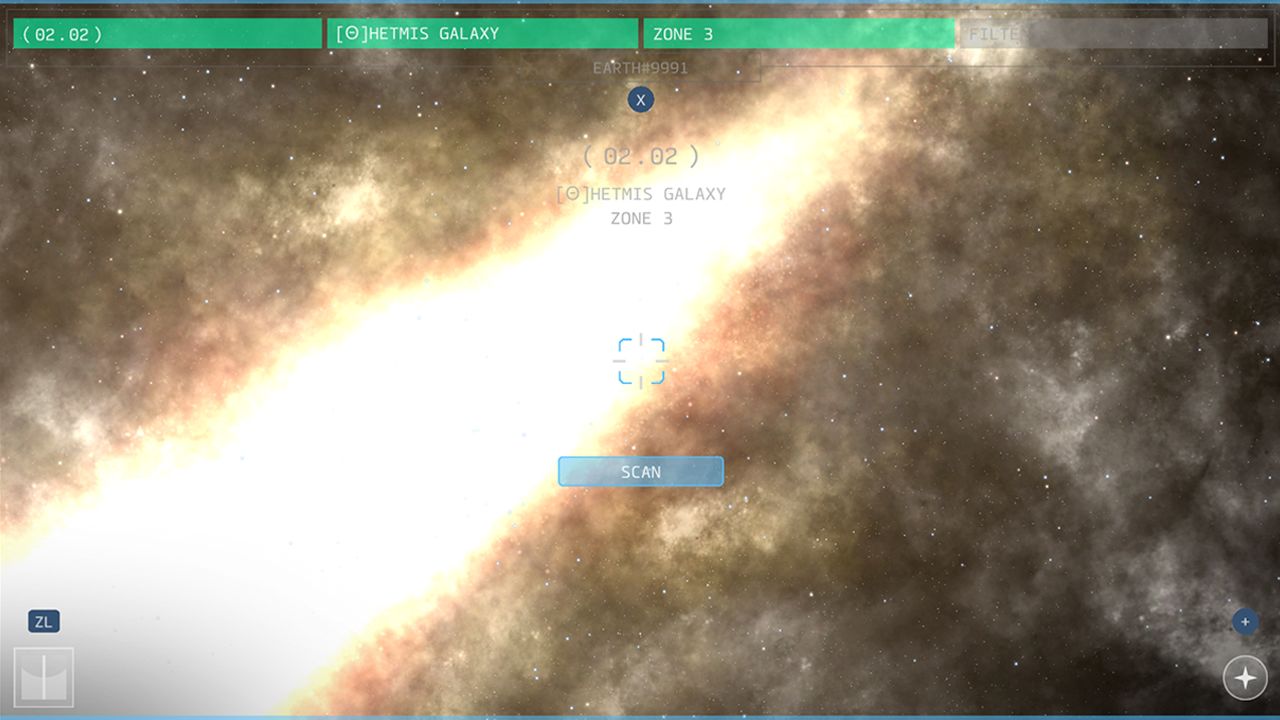The height and width of the screenshot is (720, 1280).
Task: Click the X marker above the coordinates
Action: (640, 99)
